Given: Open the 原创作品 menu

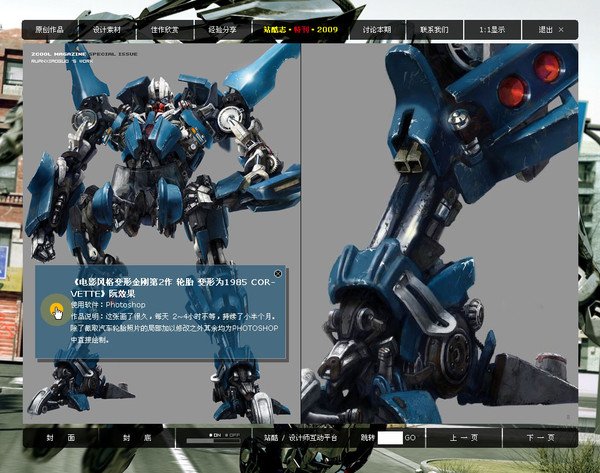Looking at the screenshot, I should click(49, 30).
